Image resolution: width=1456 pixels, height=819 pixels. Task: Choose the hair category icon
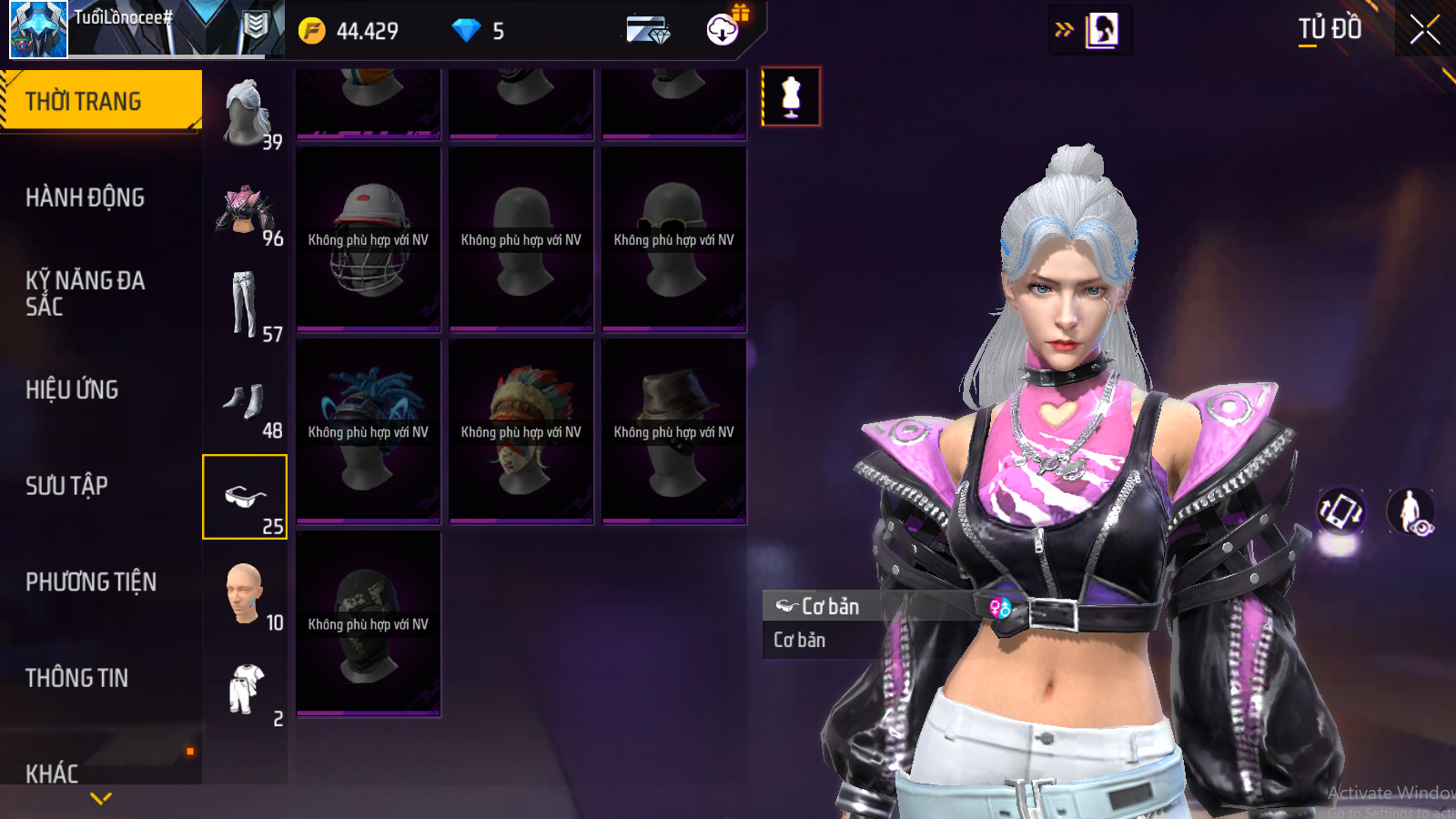(245, 113)
